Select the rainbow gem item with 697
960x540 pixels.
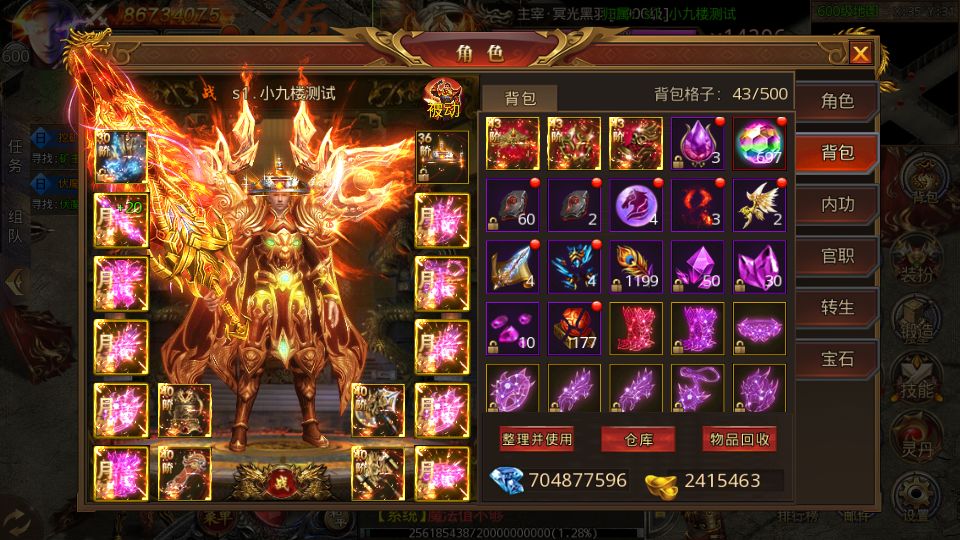tap(760, 144)
